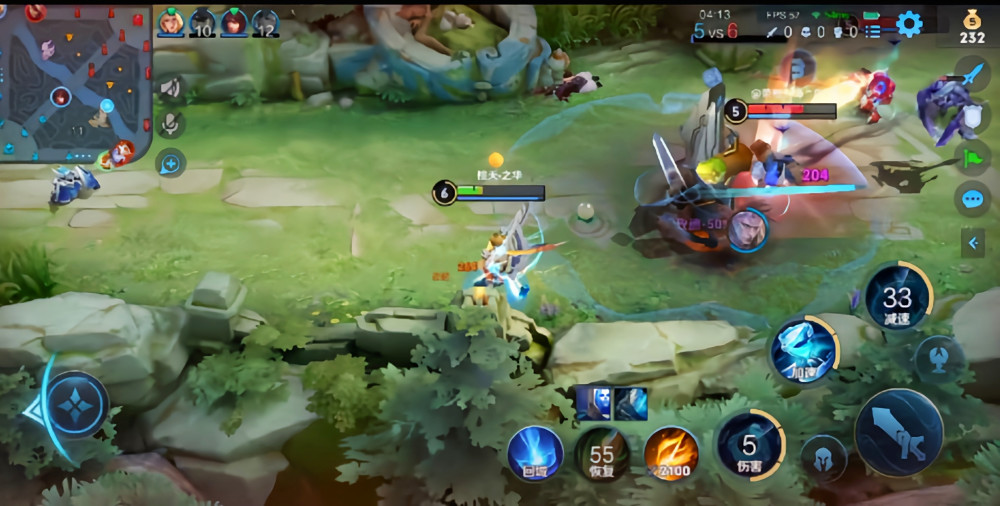
Task: Open the settings gear menu
Action: coord(909,24)
